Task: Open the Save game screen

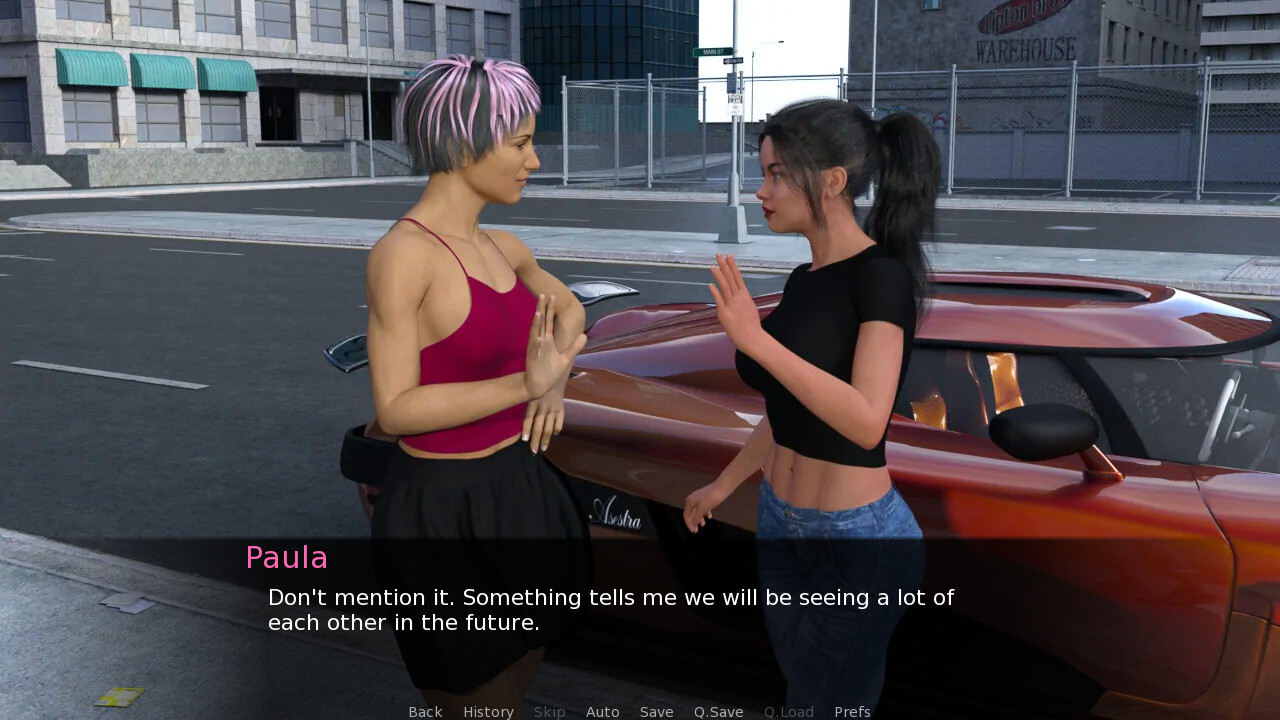Action: click(656, 712)
